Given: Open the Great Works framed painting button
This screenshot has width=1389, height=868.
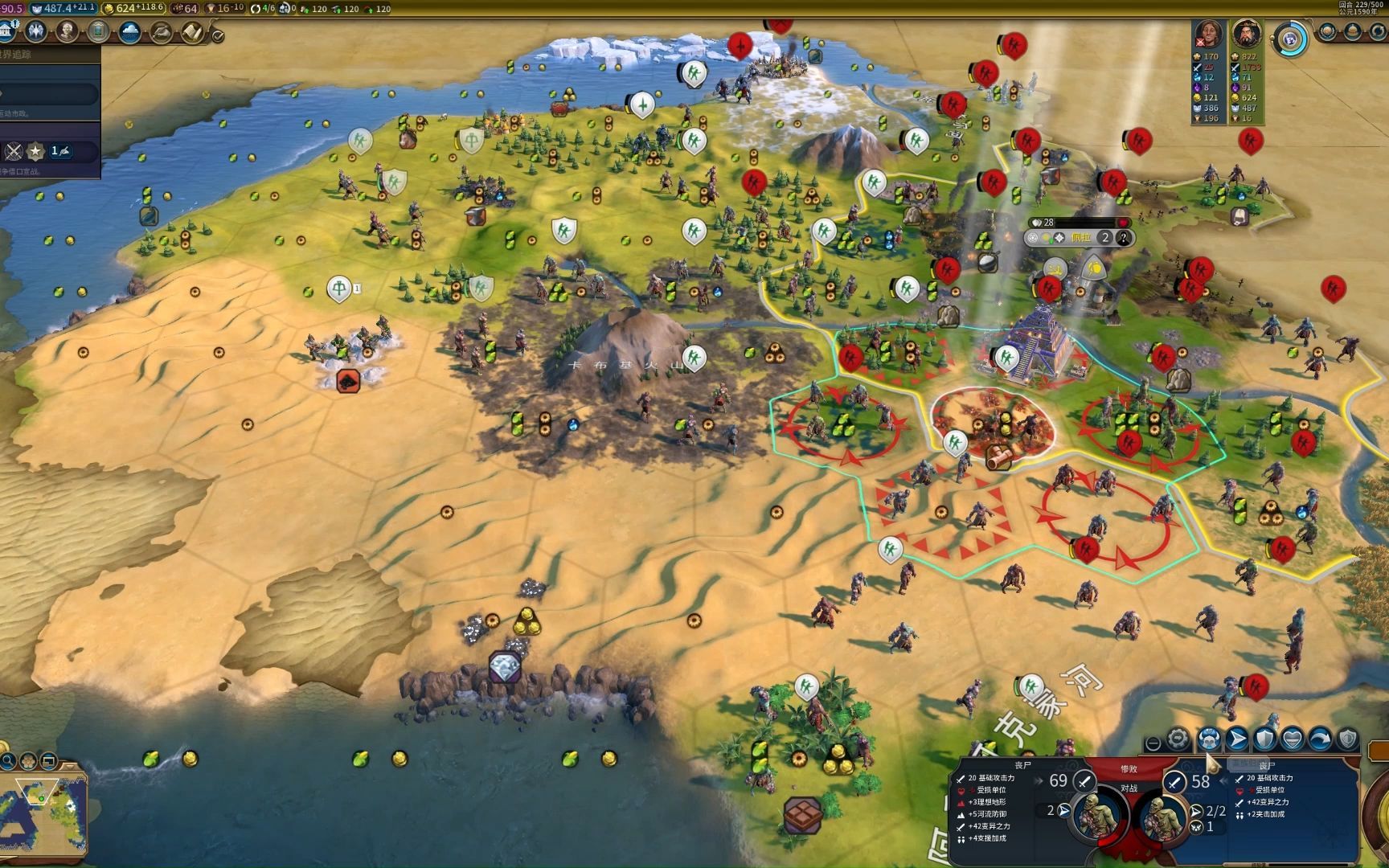Looking at the screenshot, I should coord(98,31).
